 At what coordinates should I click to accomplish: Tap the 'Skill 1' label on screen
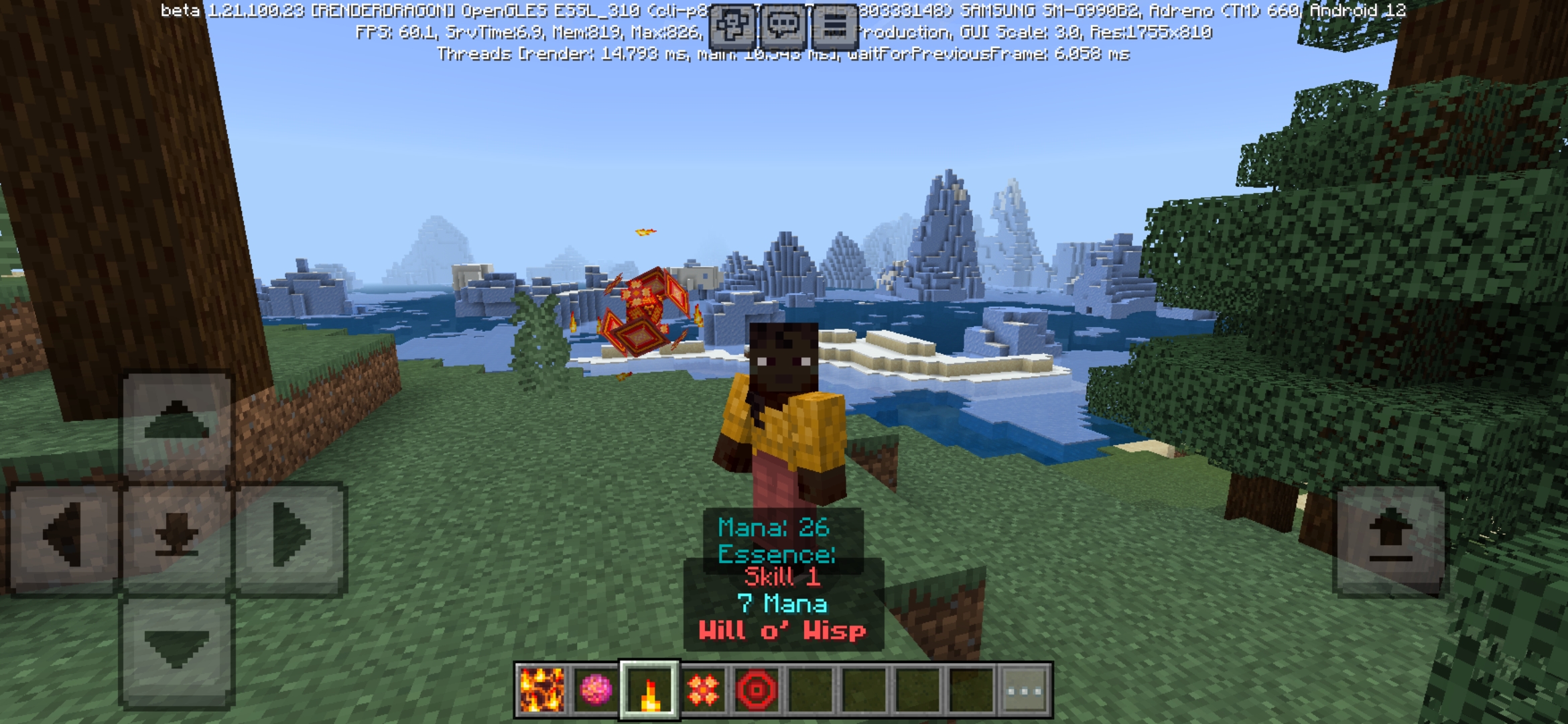click(783, 577)
